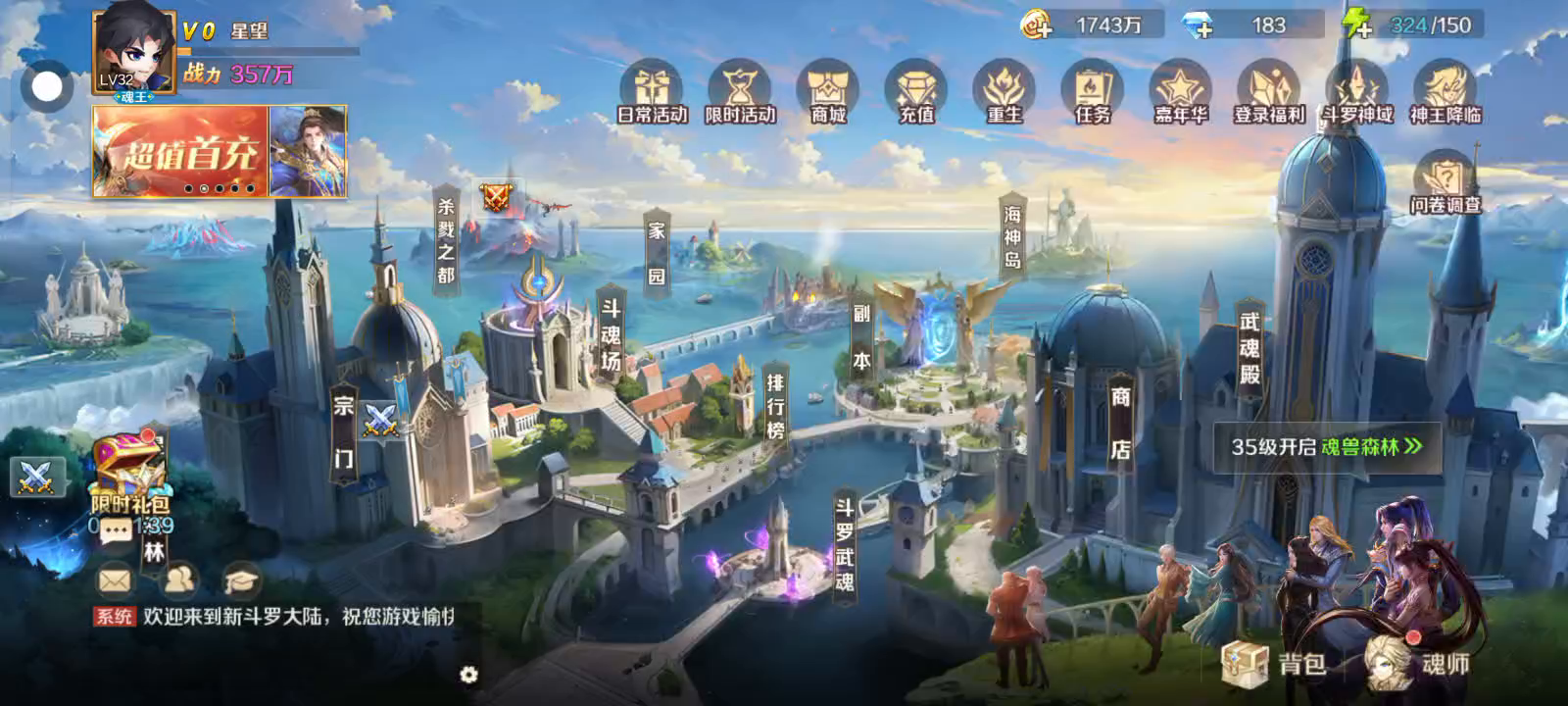
Task: Open the 任务 quest list
Action: pos(1092,92)
